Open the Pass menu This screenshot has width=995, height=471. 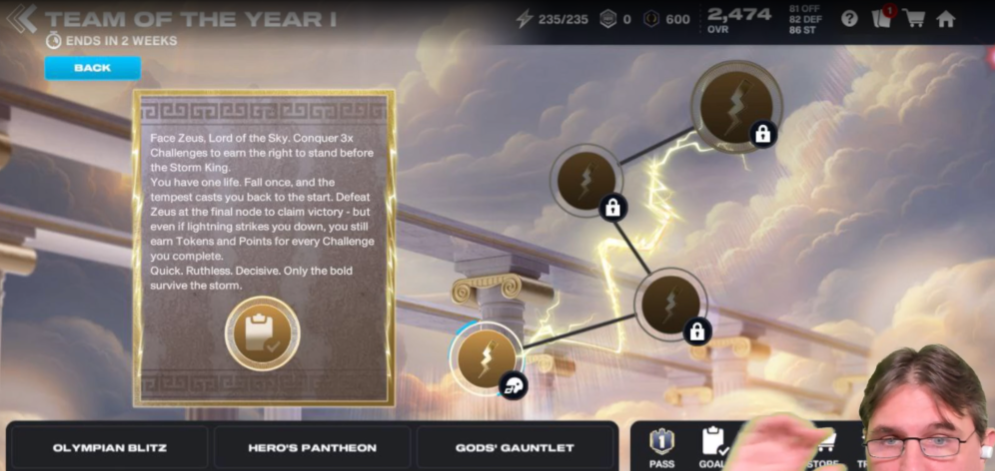pyautogui.click(x=661, y=446)
